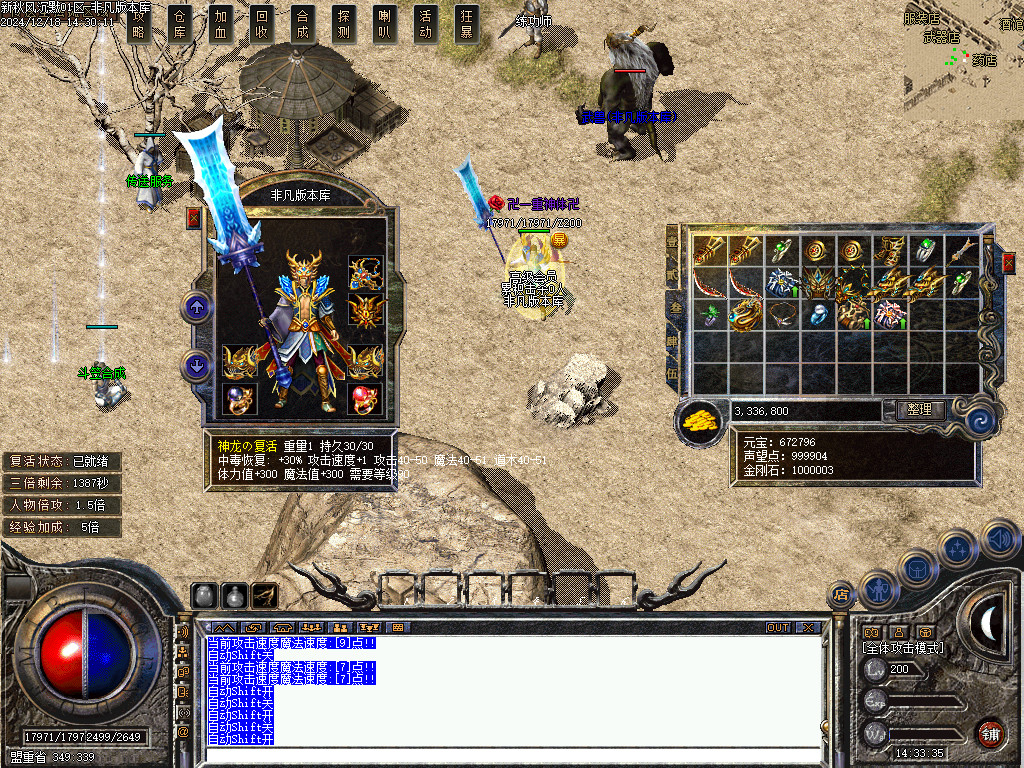Image resolution: width=1024 pixels, height=768 pixels.
Task: Close the character equipment panel
Action: tap(194, 217)
